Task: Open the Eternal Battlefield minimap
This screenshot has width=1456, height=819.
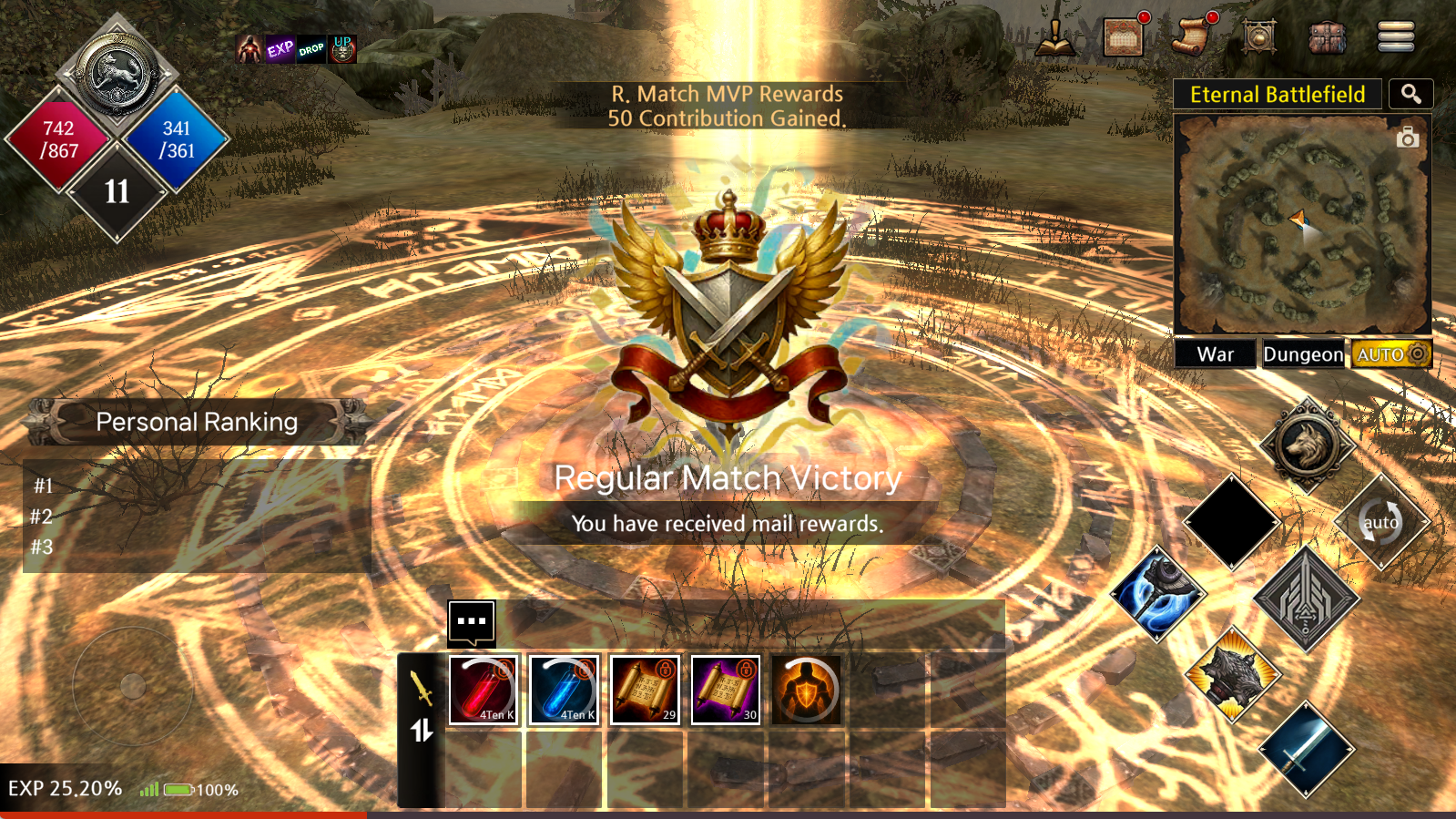Action: tap(1301, 225)
